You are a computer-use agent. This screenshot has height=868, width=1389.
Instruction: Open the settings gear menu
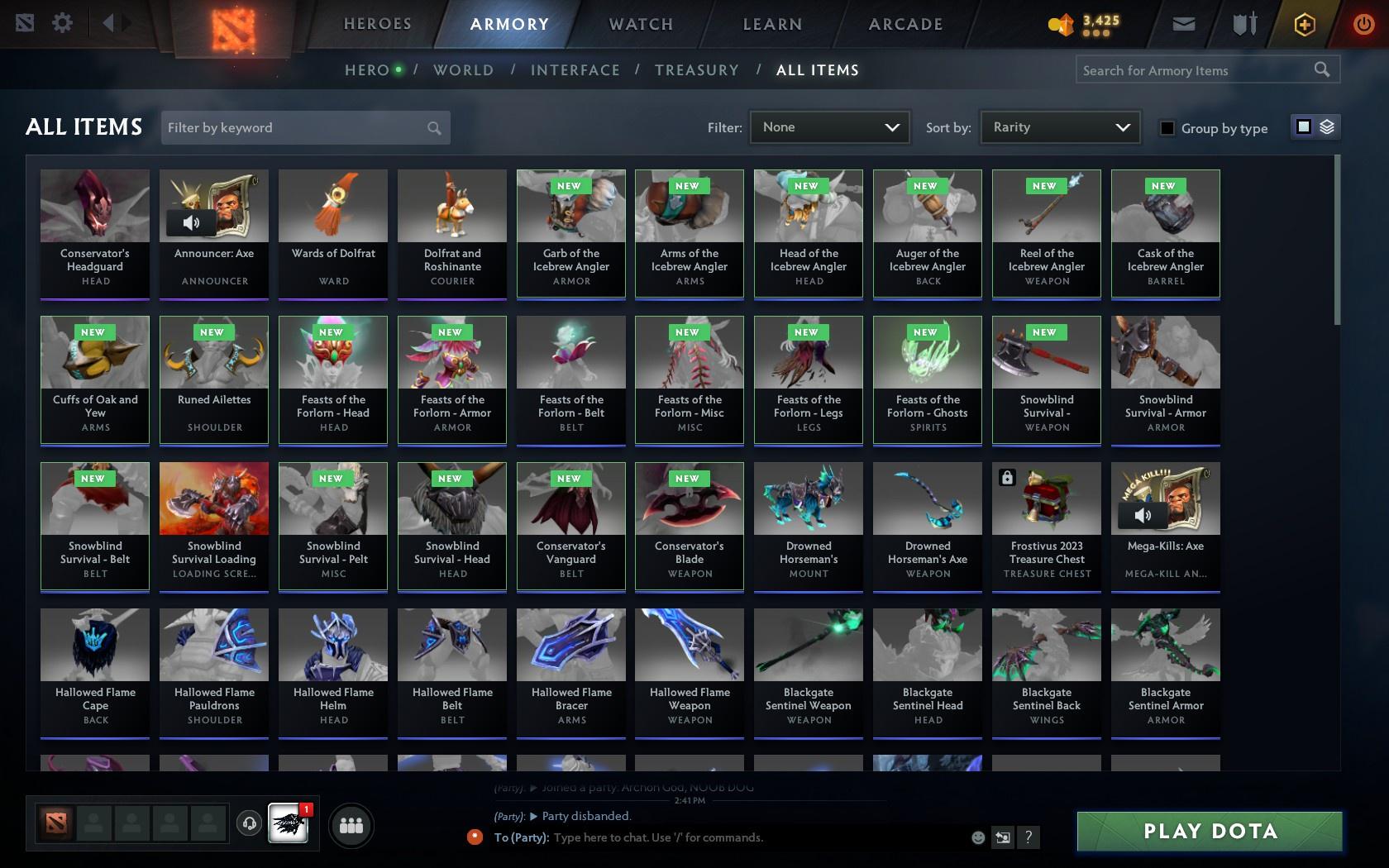pos(60,23)
